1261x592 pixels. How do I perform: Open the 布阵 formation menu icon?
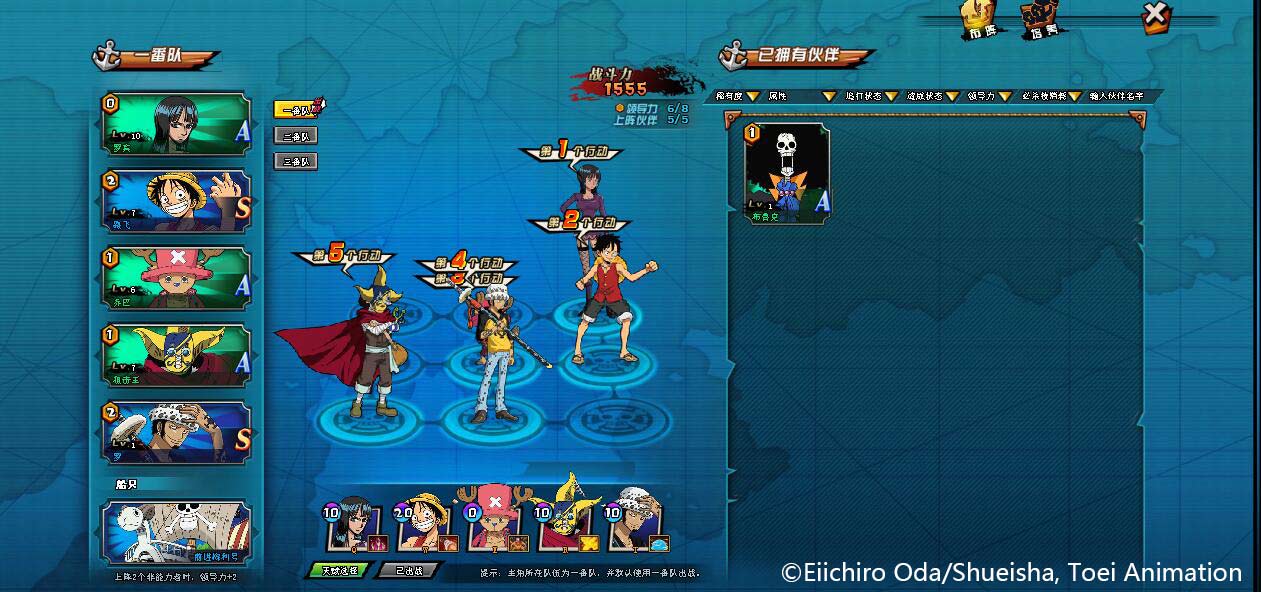pos(981,20)
